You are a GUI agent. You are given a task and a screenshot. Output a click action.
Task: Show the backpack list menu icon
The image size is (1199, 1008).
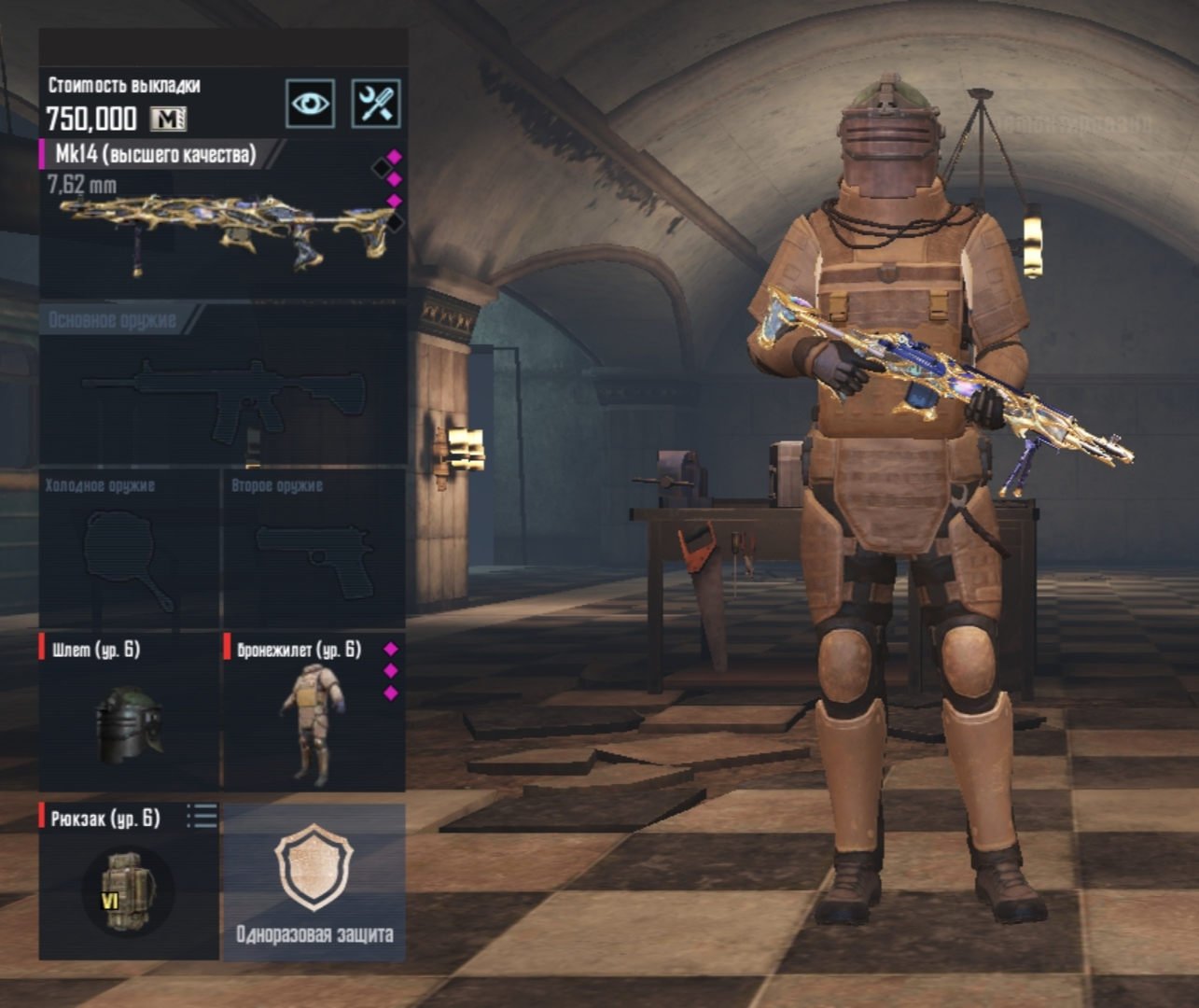tap(202, 817)
